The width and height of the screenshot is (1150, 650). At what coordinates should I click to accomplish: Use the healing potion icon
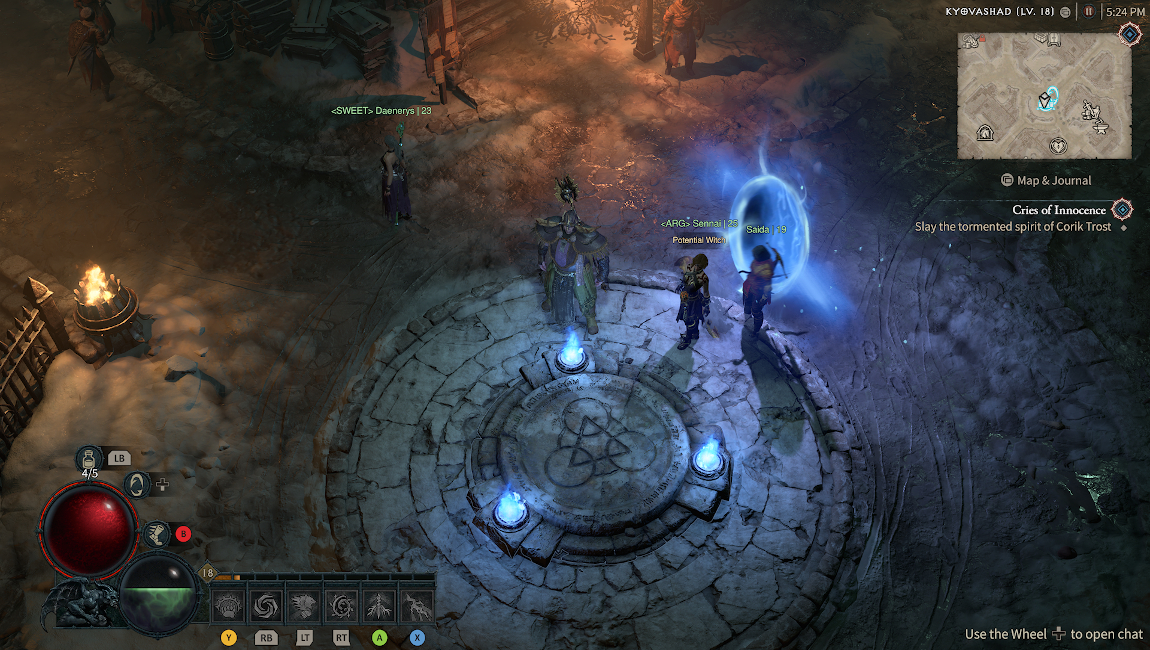click(x=90, y=459)
